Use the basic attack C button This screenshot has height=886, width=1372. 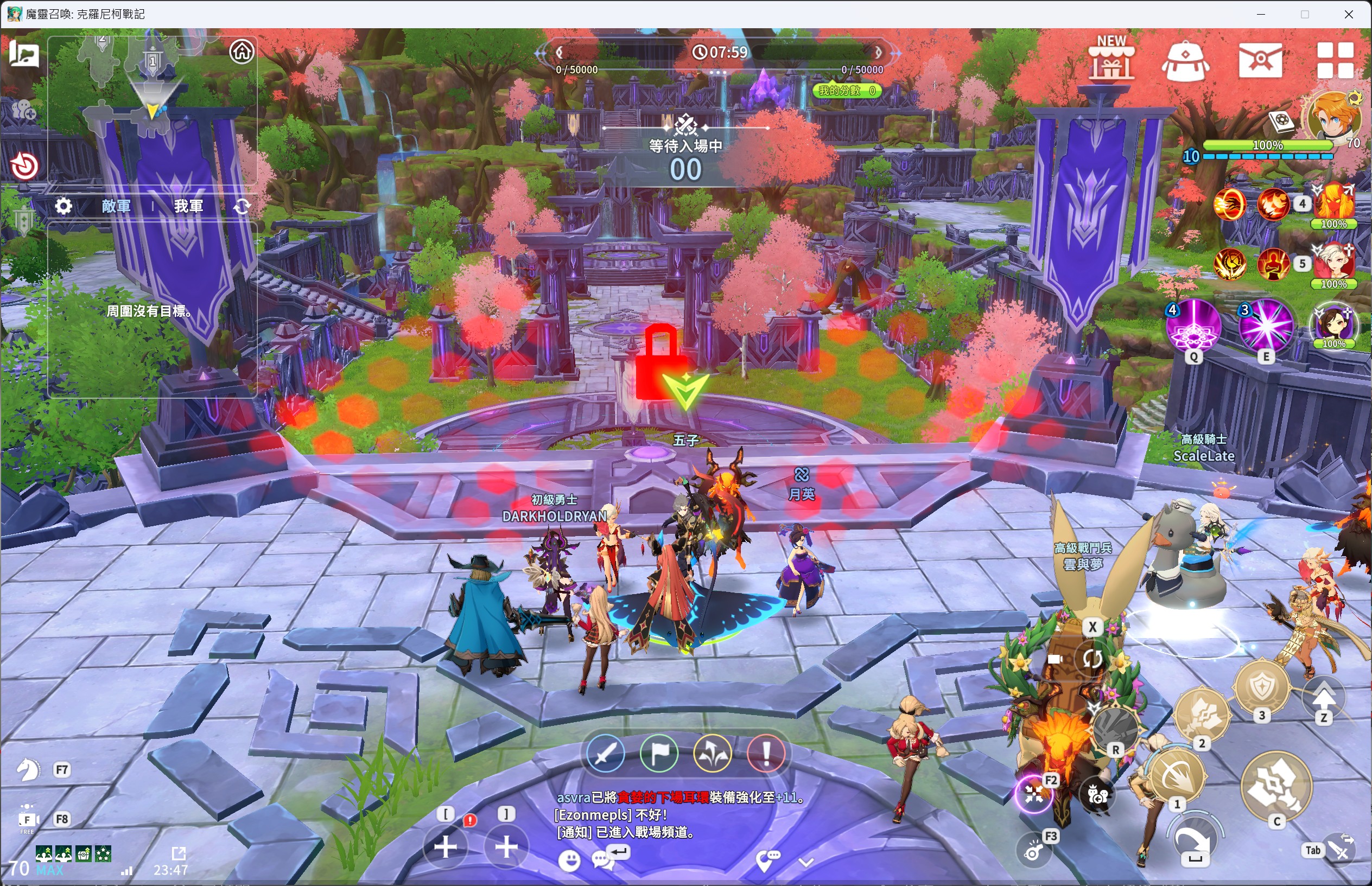click(x=1276, y=785)
